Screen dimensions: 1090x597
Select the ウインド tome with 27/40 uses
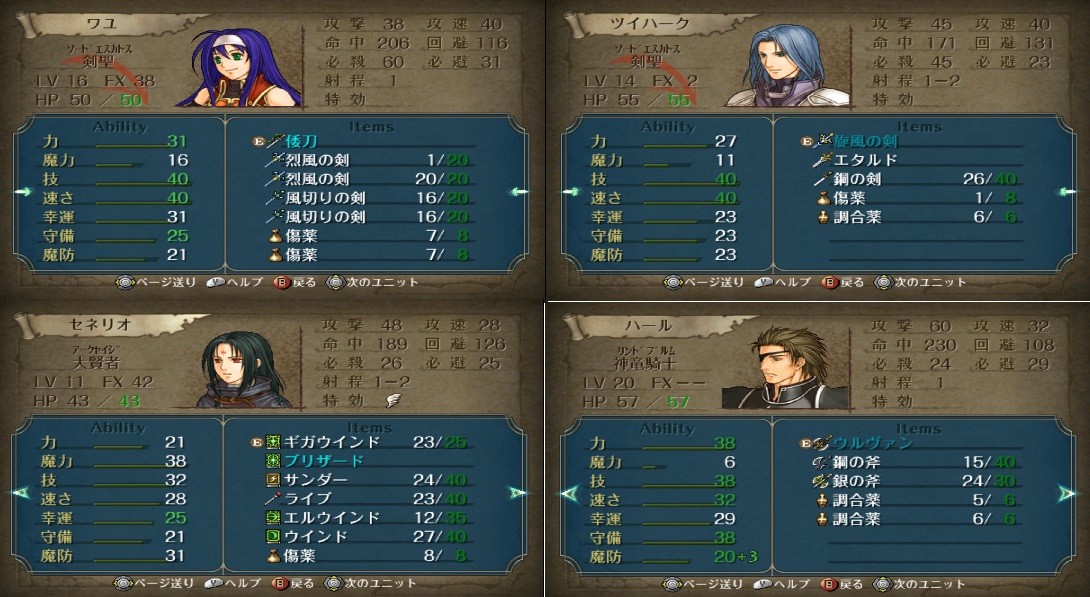(318, 537)
